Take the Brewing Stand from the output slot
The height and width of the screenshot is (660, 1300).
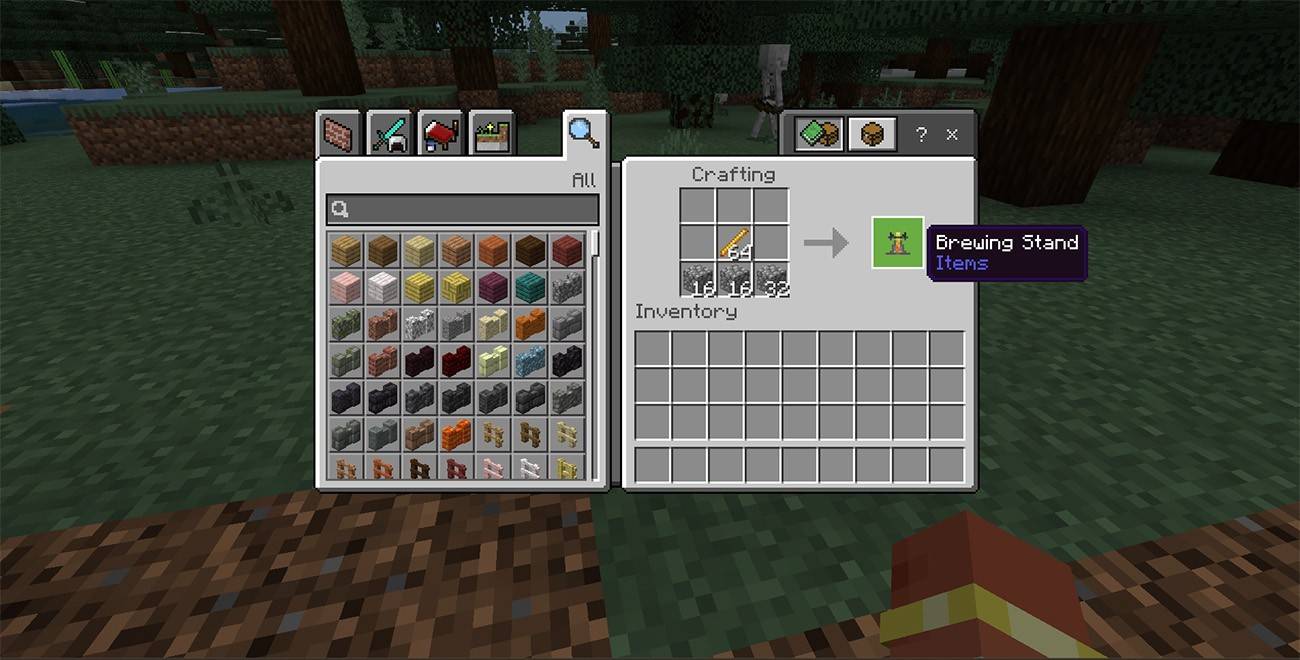897,242
